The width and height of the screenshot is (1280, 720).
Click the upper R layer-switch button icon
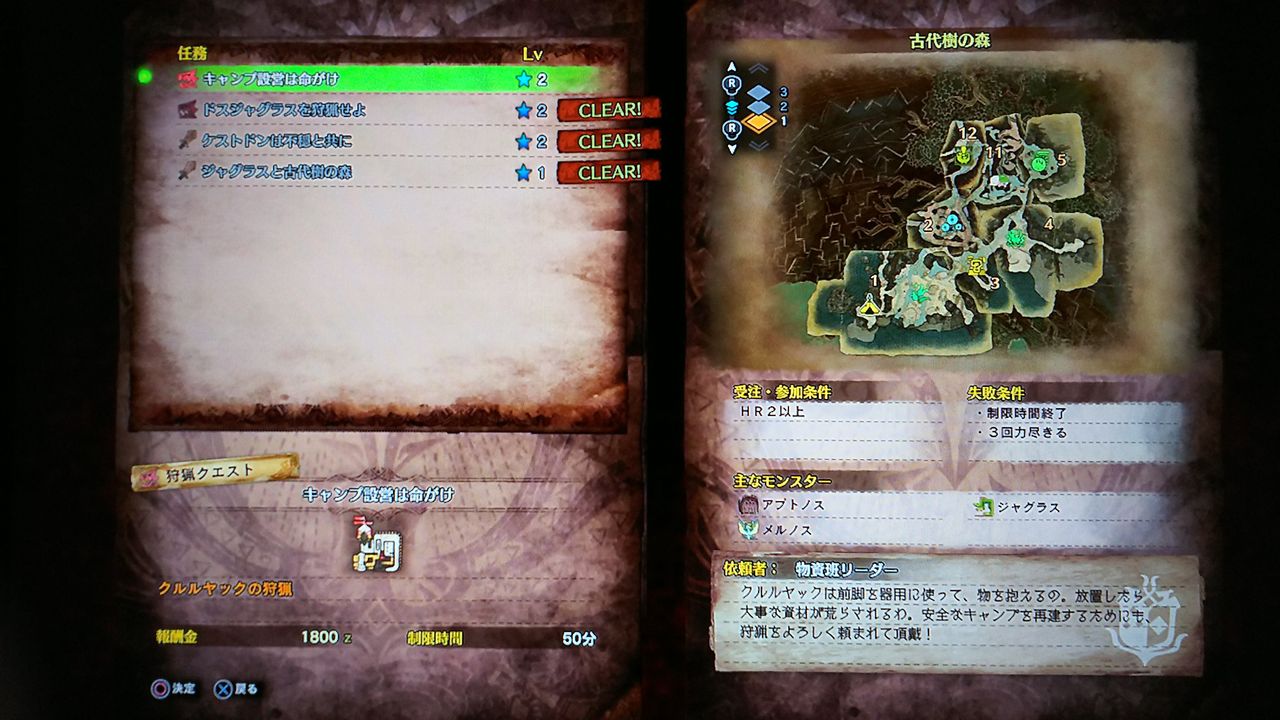click(x=732, y=84)
